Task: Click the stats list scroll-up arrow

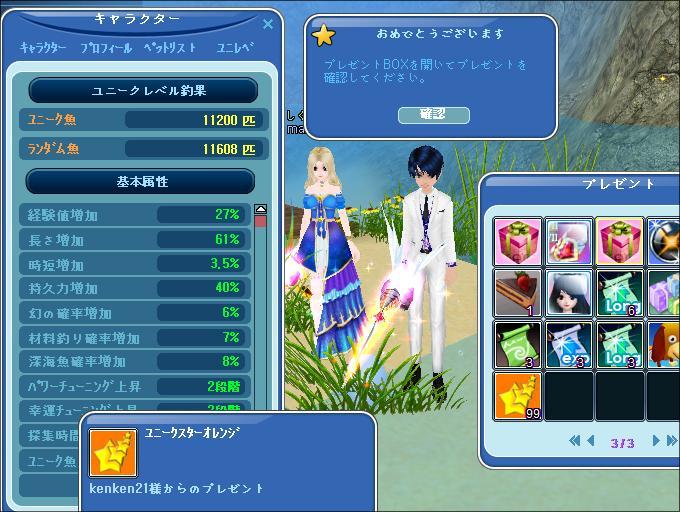Action: click(261, 210)
